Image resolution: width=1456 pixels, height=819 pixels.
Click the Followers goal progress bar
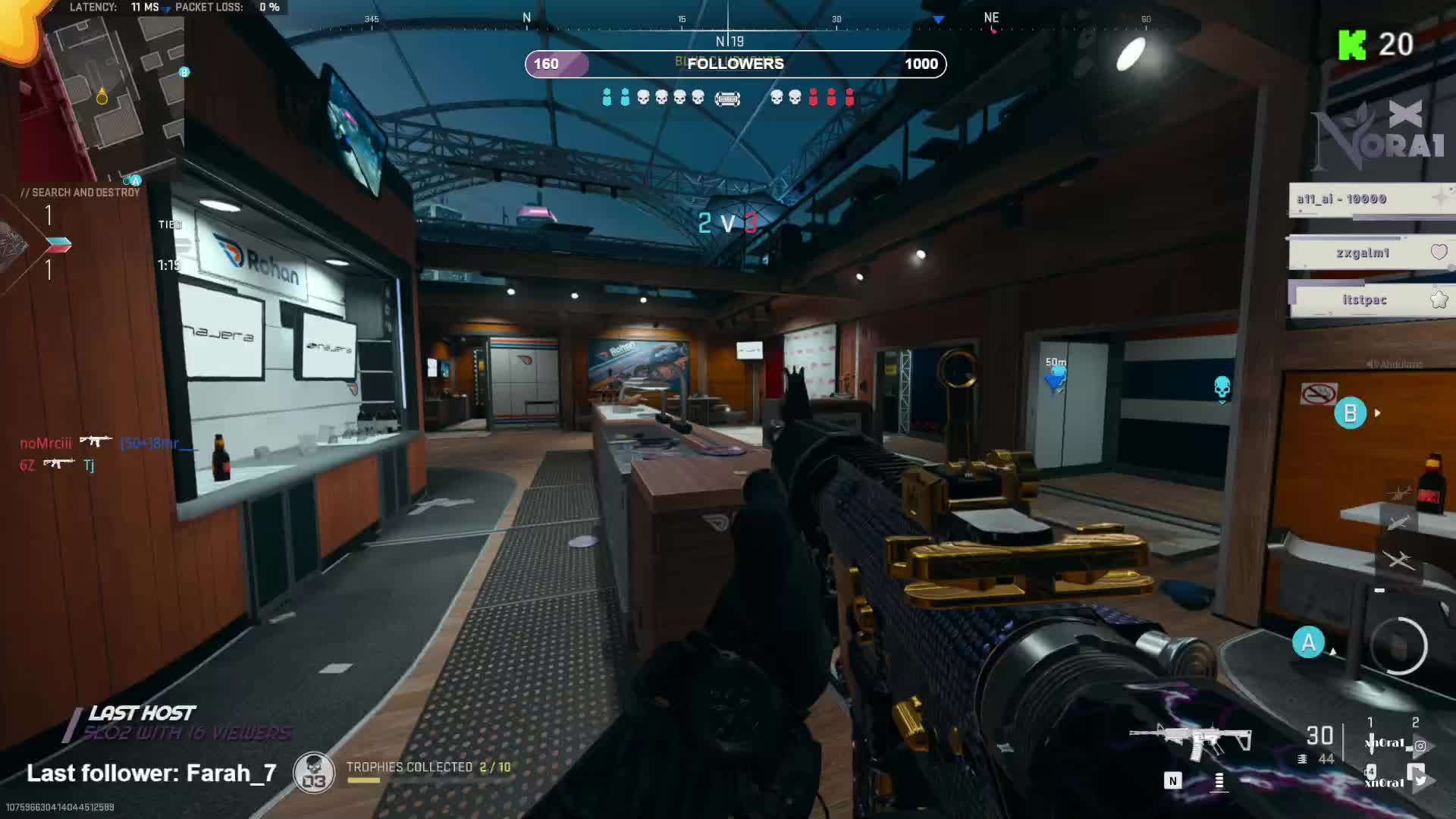coord(735,64)
